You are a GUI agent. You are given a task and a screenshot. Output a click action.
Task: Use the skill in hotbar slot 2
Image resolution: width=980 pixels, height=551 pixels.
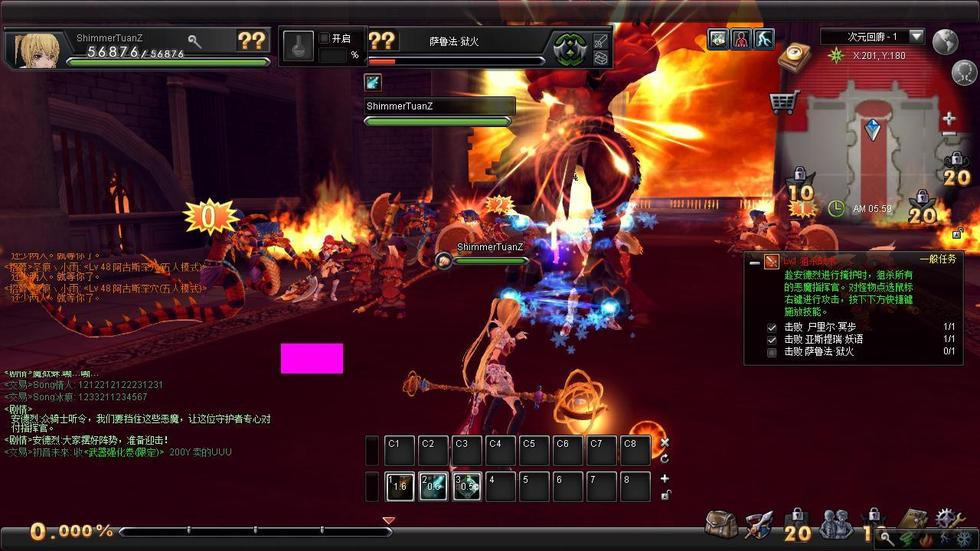tap(434, 486)
